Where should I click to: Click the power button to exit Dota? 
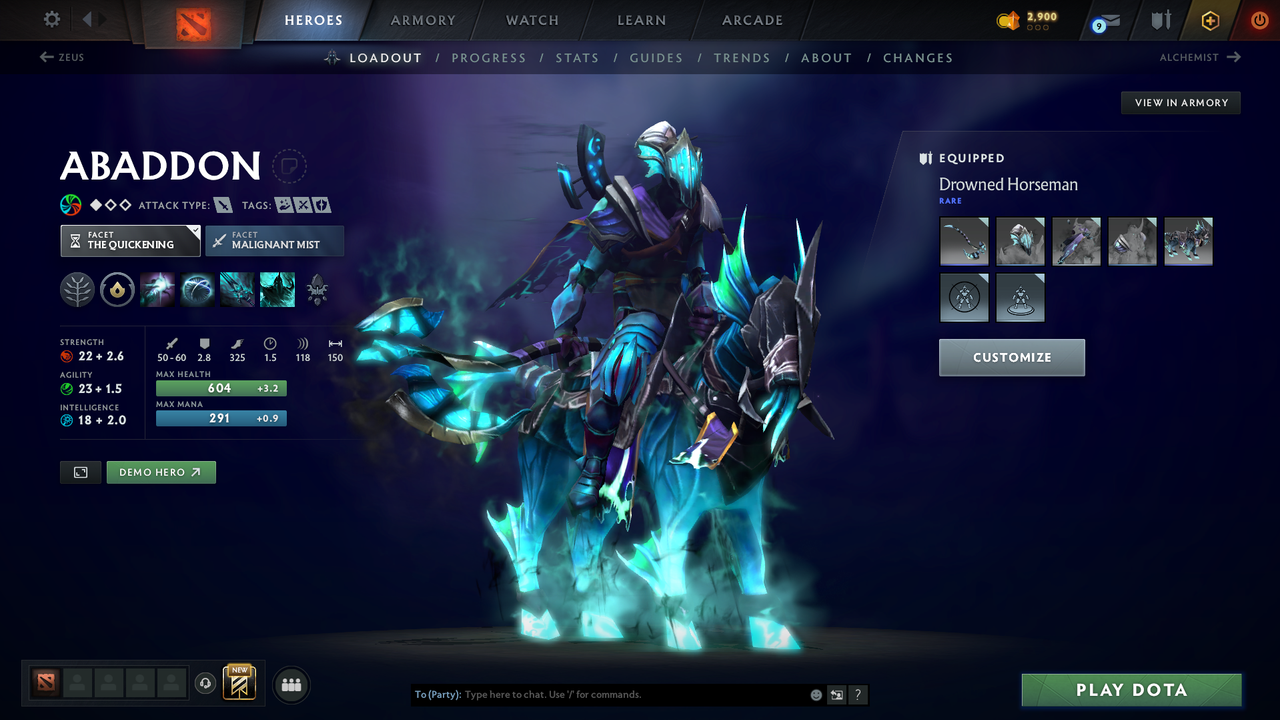[x=1259, y=18]
